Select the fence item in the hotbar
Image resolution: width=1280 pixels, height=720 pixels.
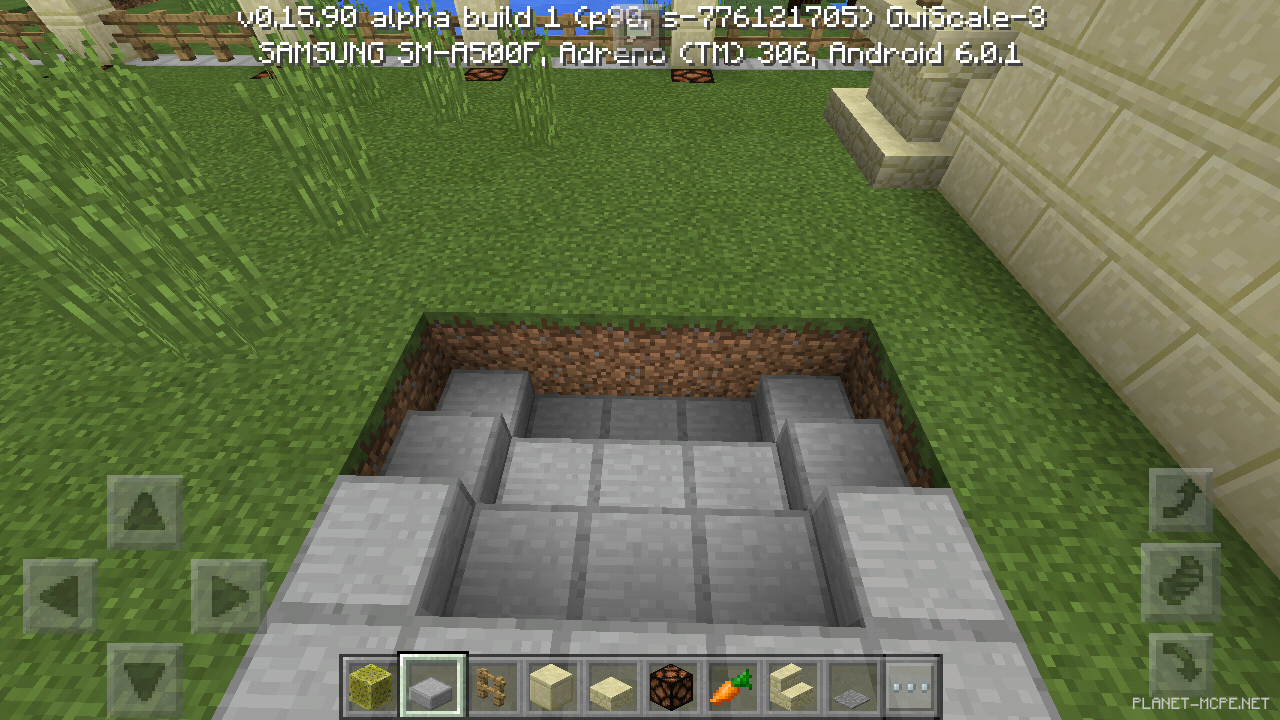coord(492,687)
